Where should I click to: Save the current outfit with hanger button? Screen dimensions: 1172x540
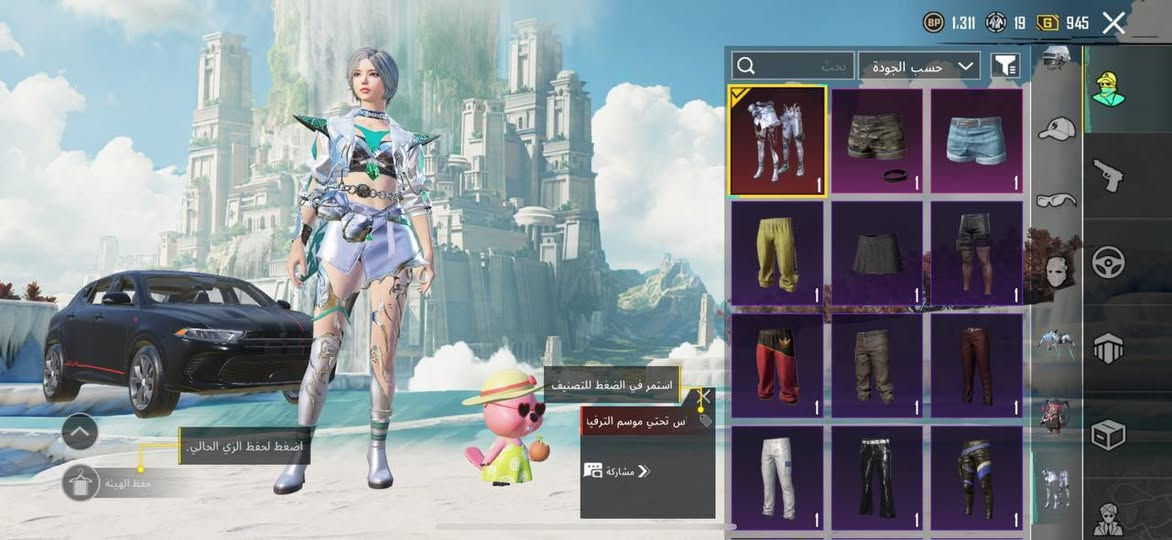(80, 483)
